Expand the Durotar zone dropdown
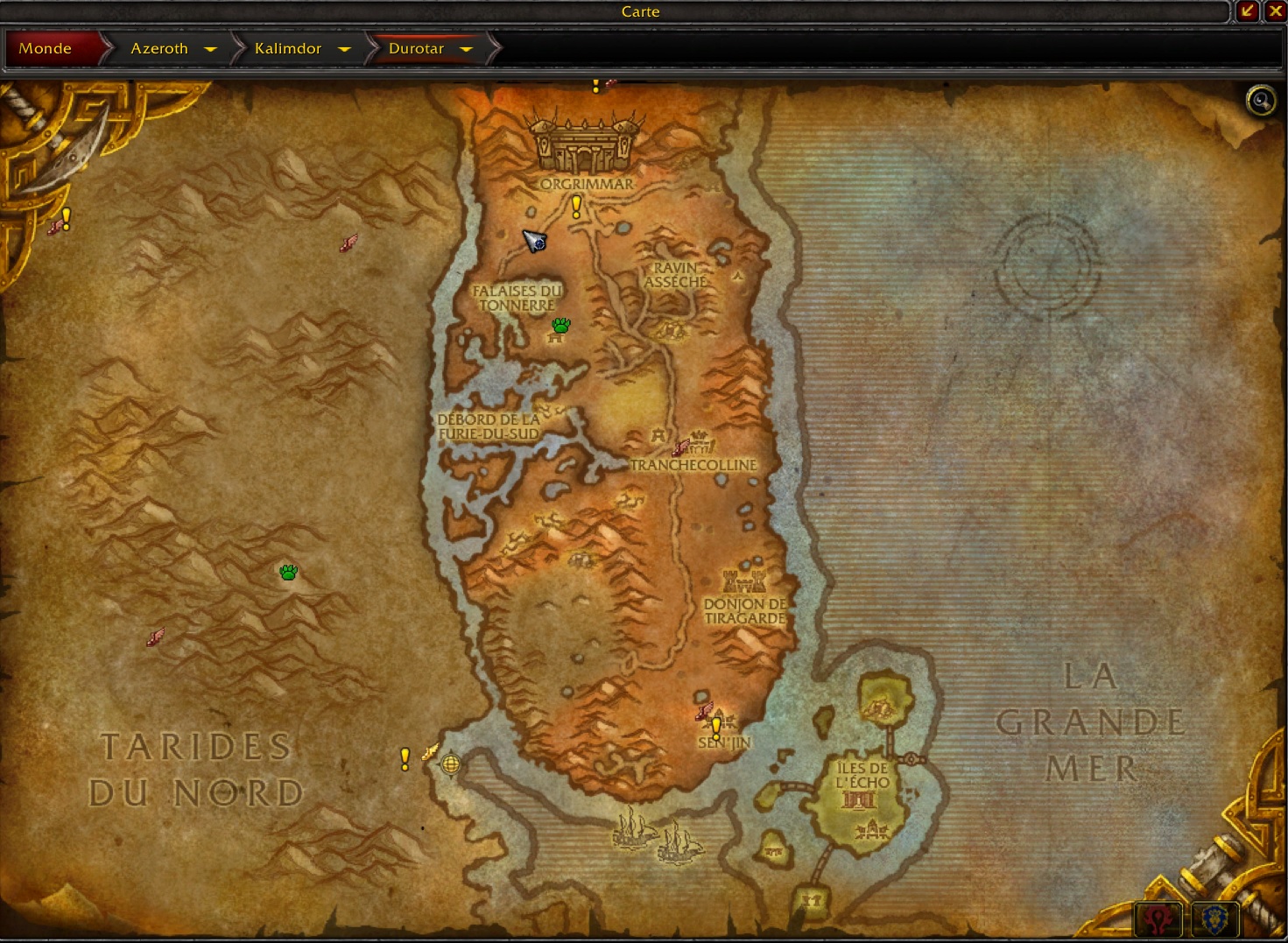 [x=468, y=49]
